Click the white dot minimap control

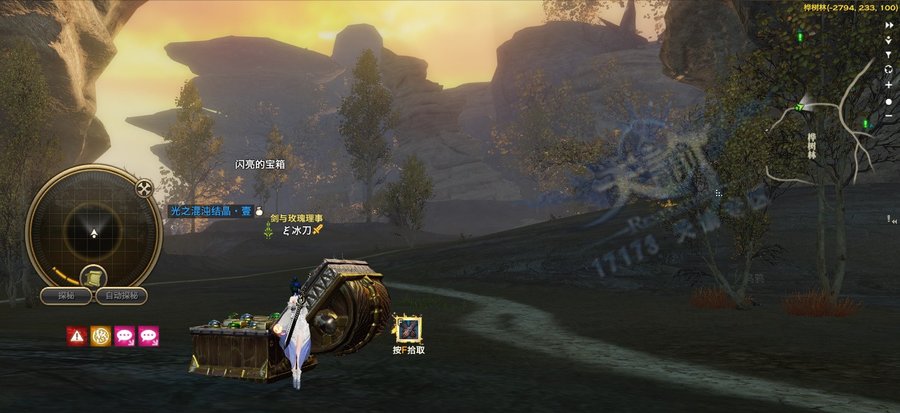point(888,102)
